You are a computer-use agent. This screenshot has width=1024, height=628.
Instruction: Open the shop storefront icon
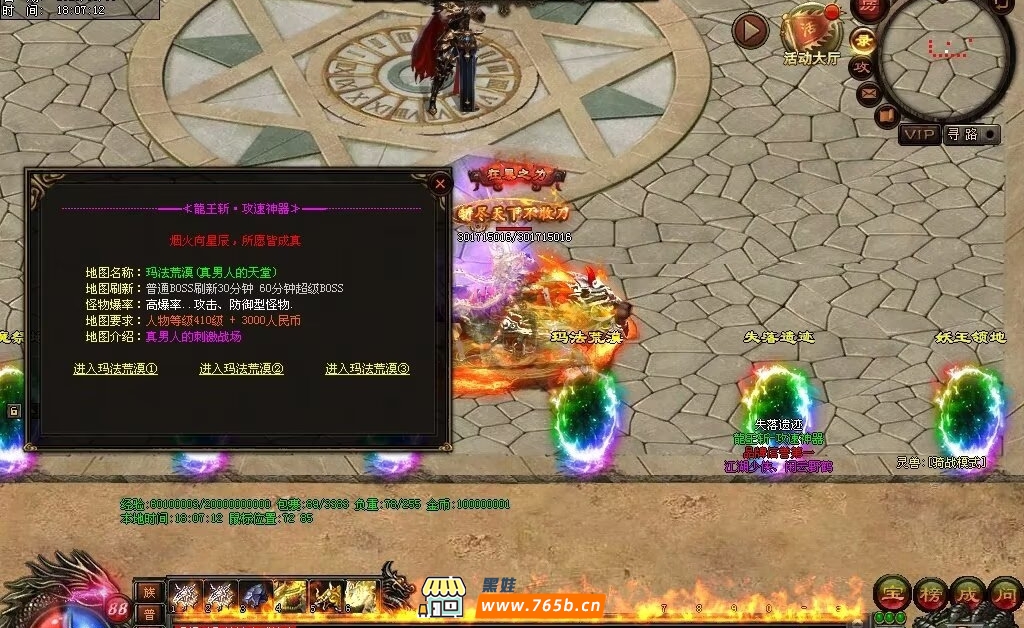pos(443,596)
